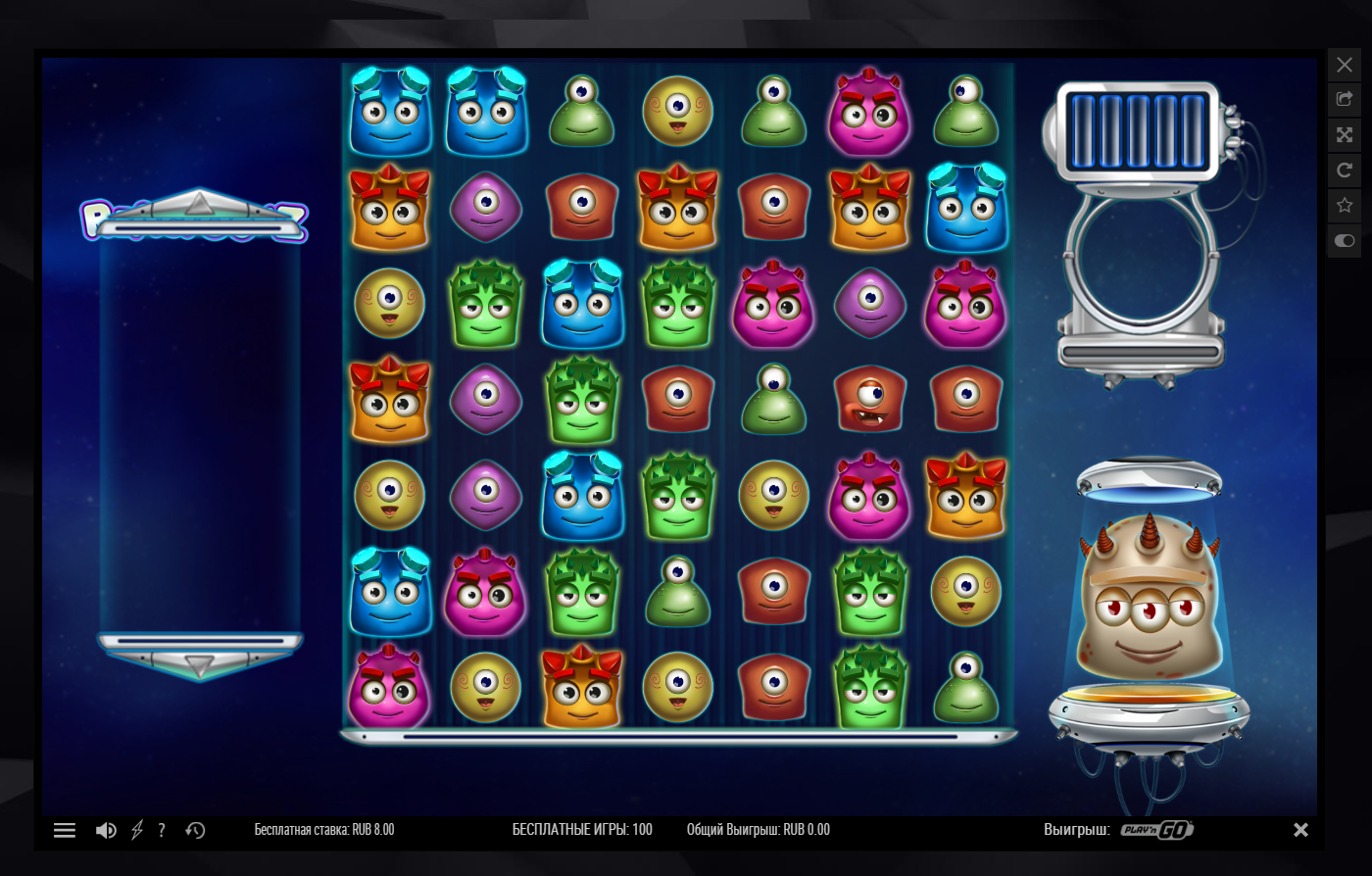Close the game overlay window
The width and height of the screenshot is (1372, 876).
point(1345,65)
